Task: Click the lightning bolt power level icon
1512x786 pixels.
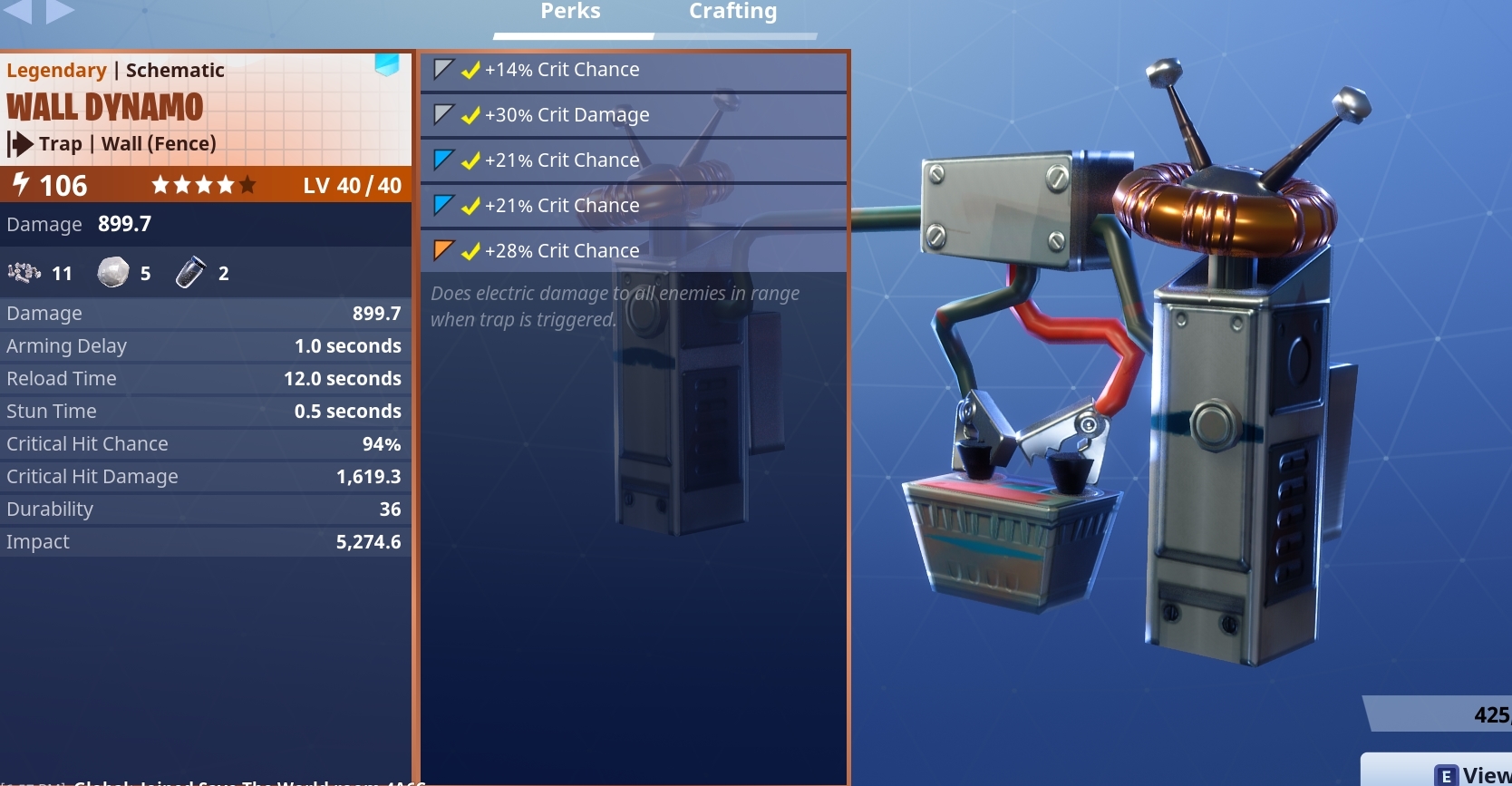Action: pos(20,185)
